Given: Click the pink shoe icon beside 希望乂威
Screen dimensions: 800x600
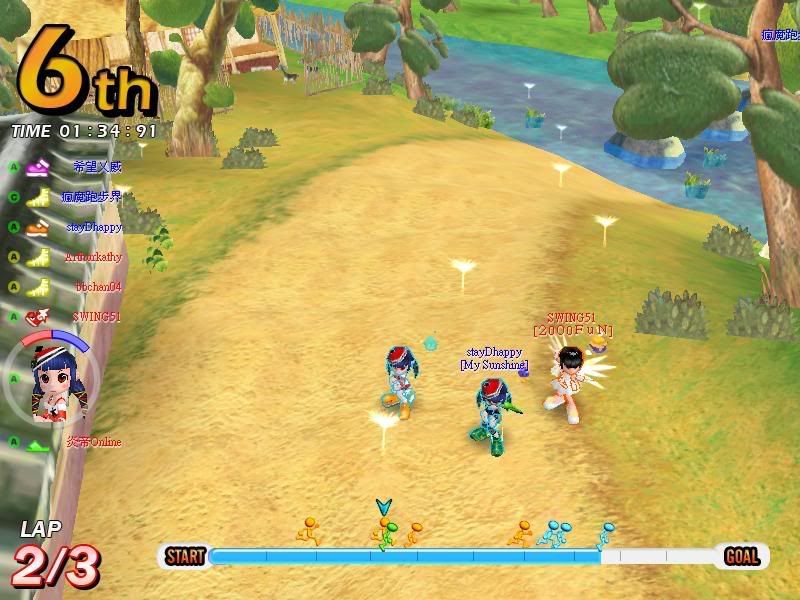Looking at the screenshot, I should click(x=39, y=166).
